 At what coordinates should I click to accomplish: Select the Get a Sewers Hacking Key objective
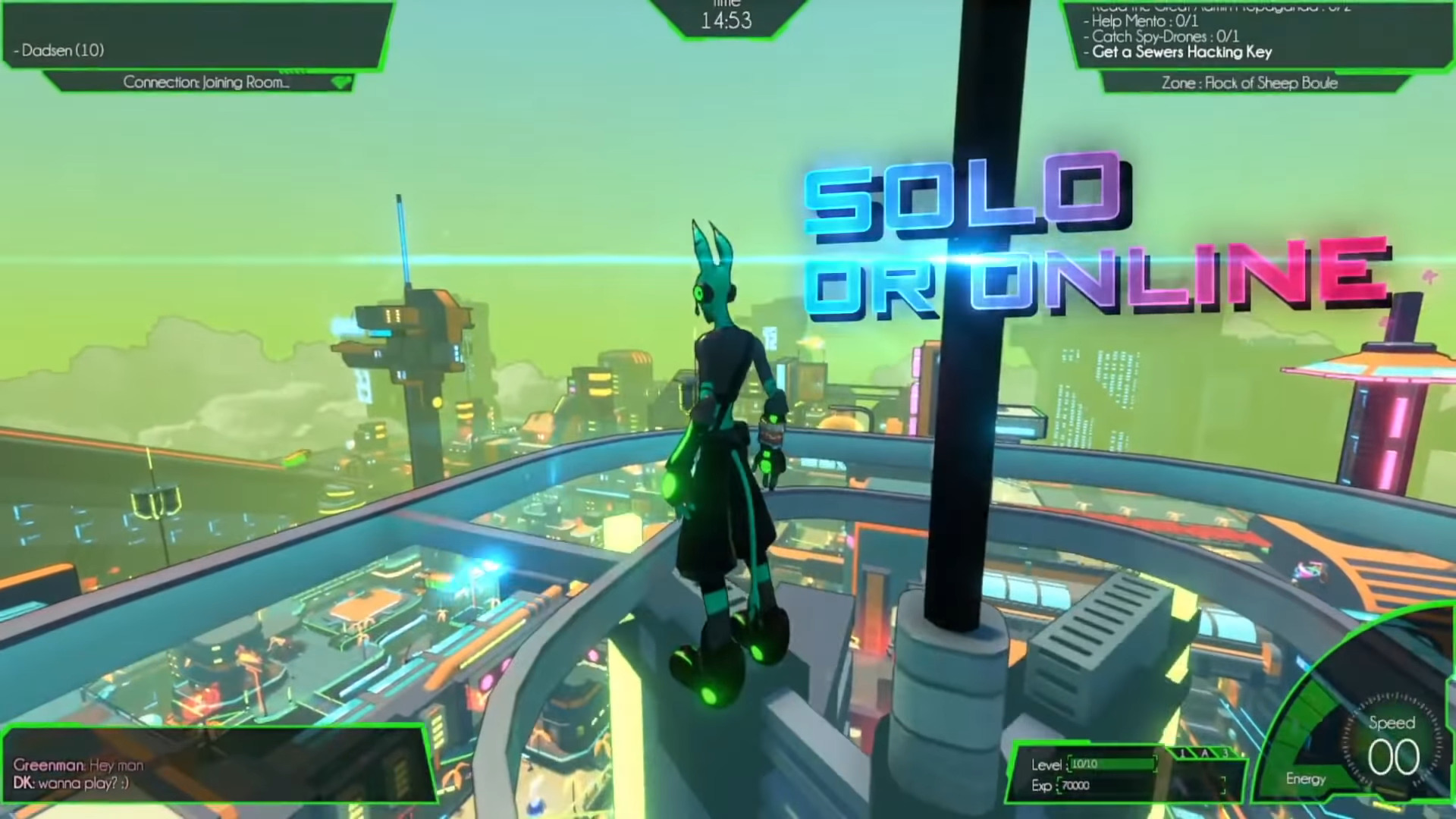1181,52
